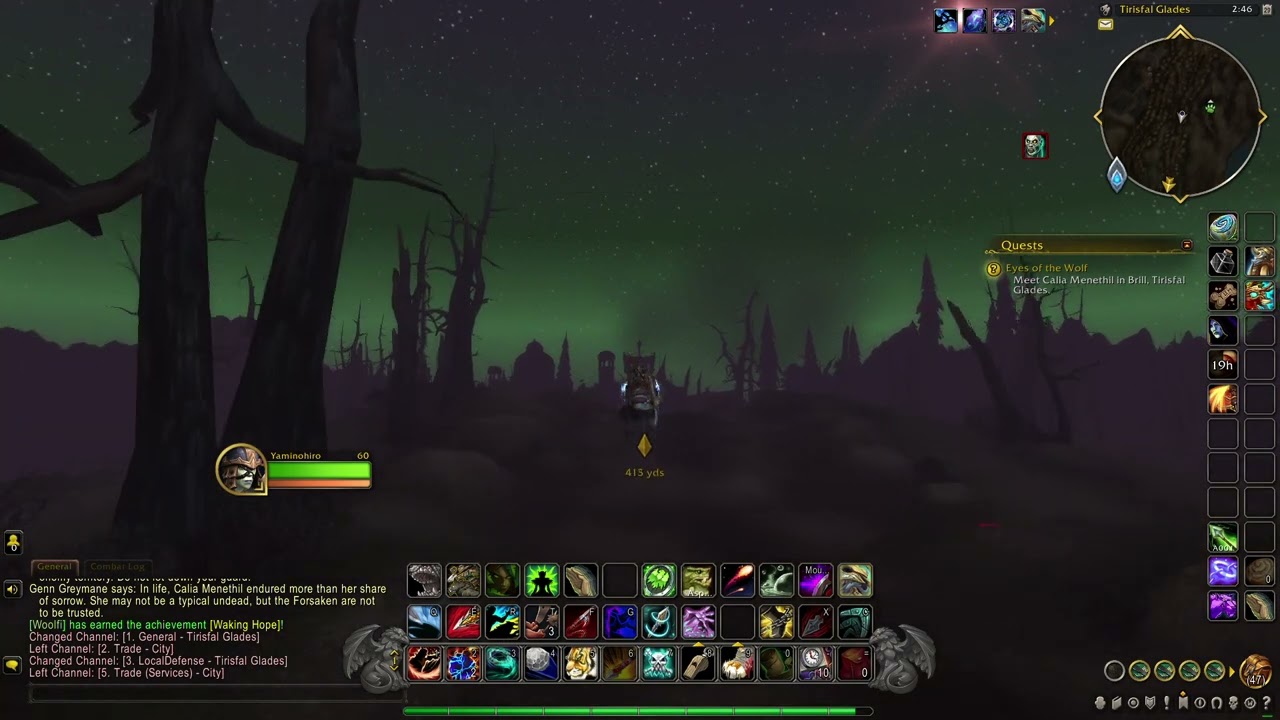The image size is (1280, 720).
Task: Open the in-game shop
Action: 1250,703
